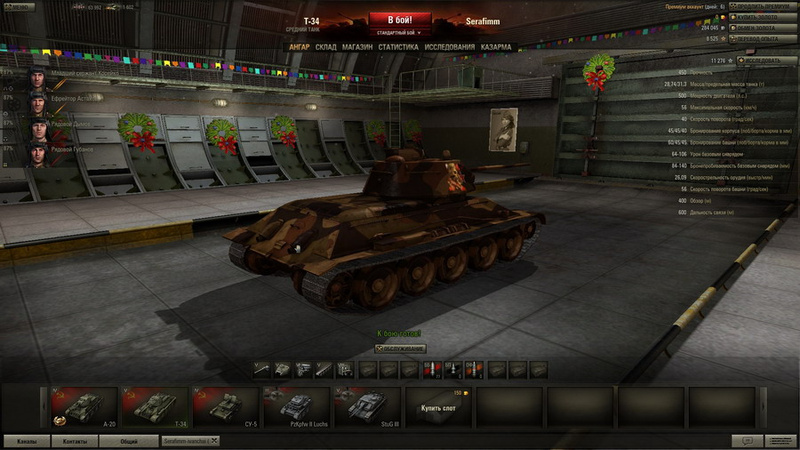
Task: Click 'Купить слот' to buy a slot
Action: pos(439,408)
